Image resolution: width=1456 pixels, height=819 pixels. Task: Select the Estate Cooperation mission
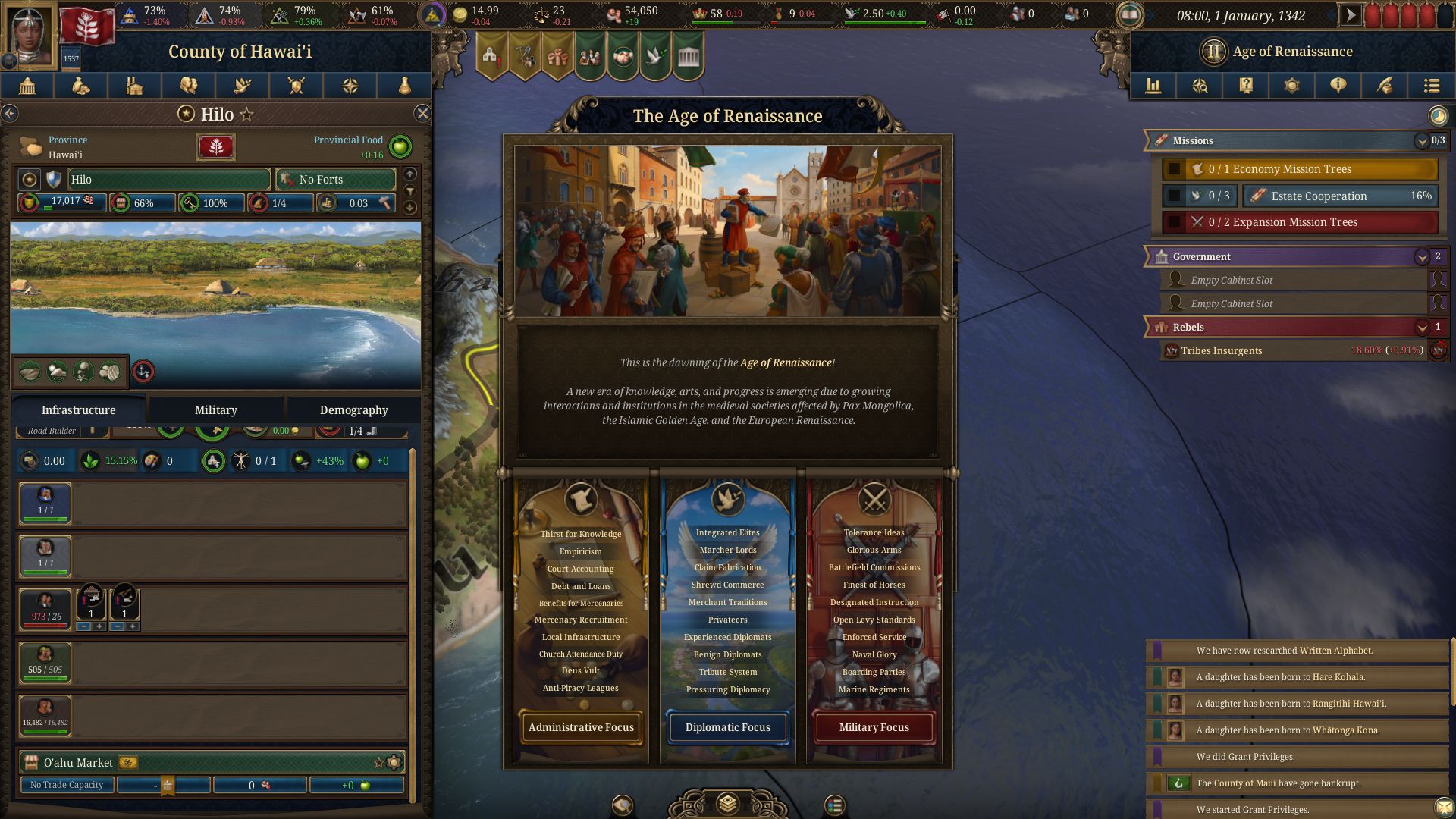point(1340,196)
